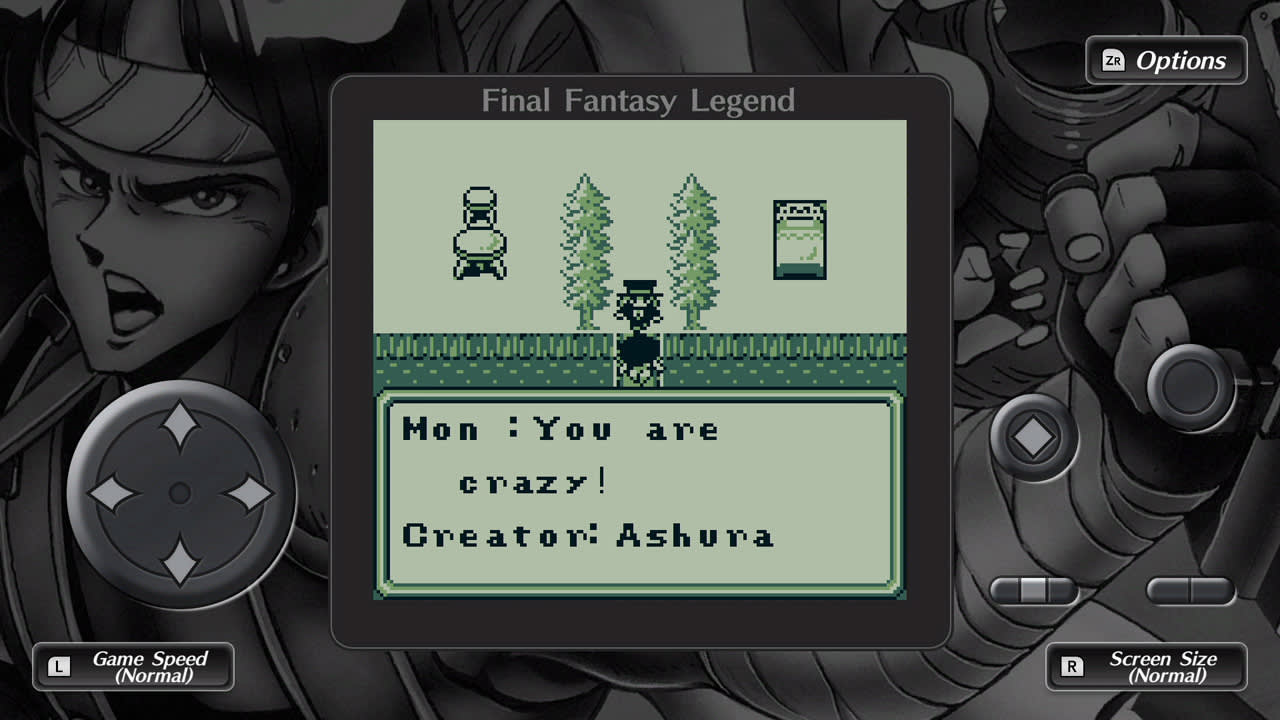Click the Final Fantasy Legend title bar

tap(638, 100)
